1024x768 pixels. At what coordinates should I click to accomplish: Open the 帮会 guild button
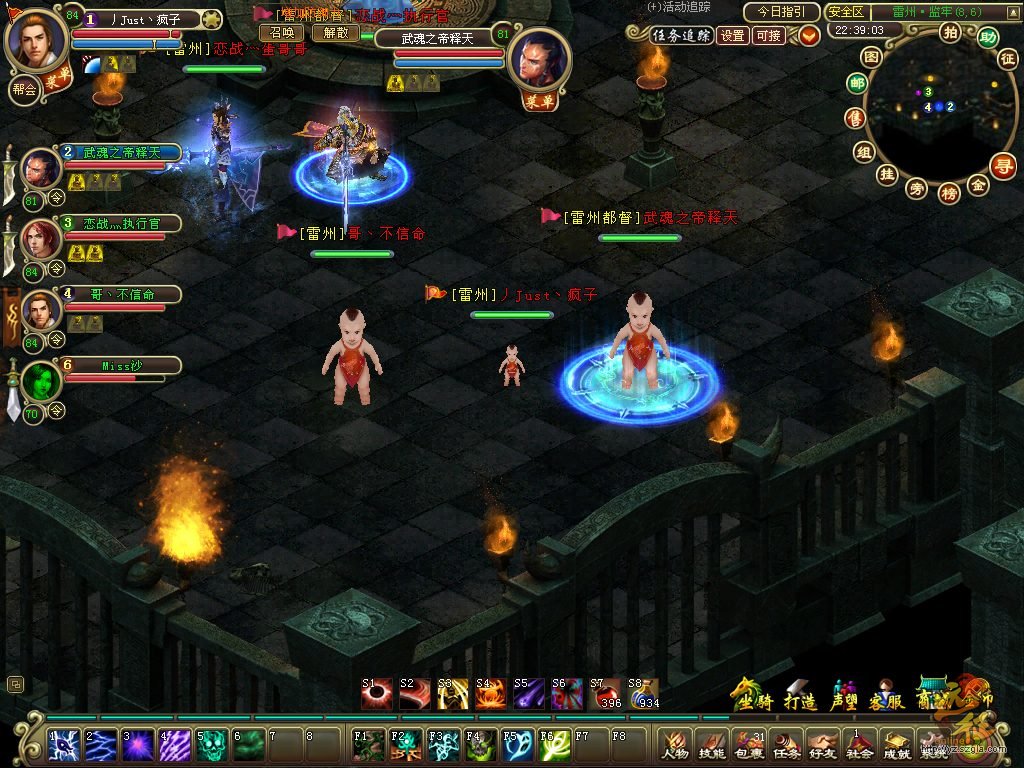pyautogui.click(x=23, y=88)
